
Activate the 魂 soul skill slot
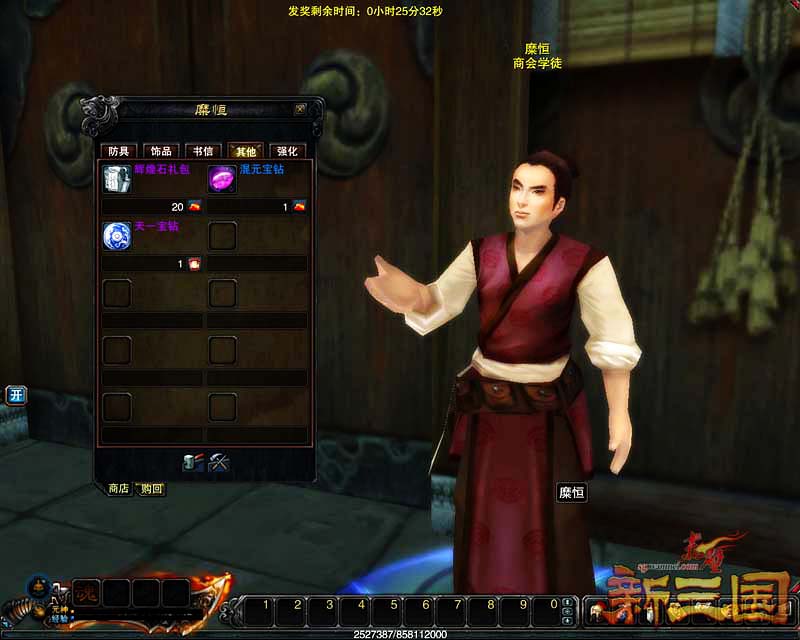tap(86, 591)
